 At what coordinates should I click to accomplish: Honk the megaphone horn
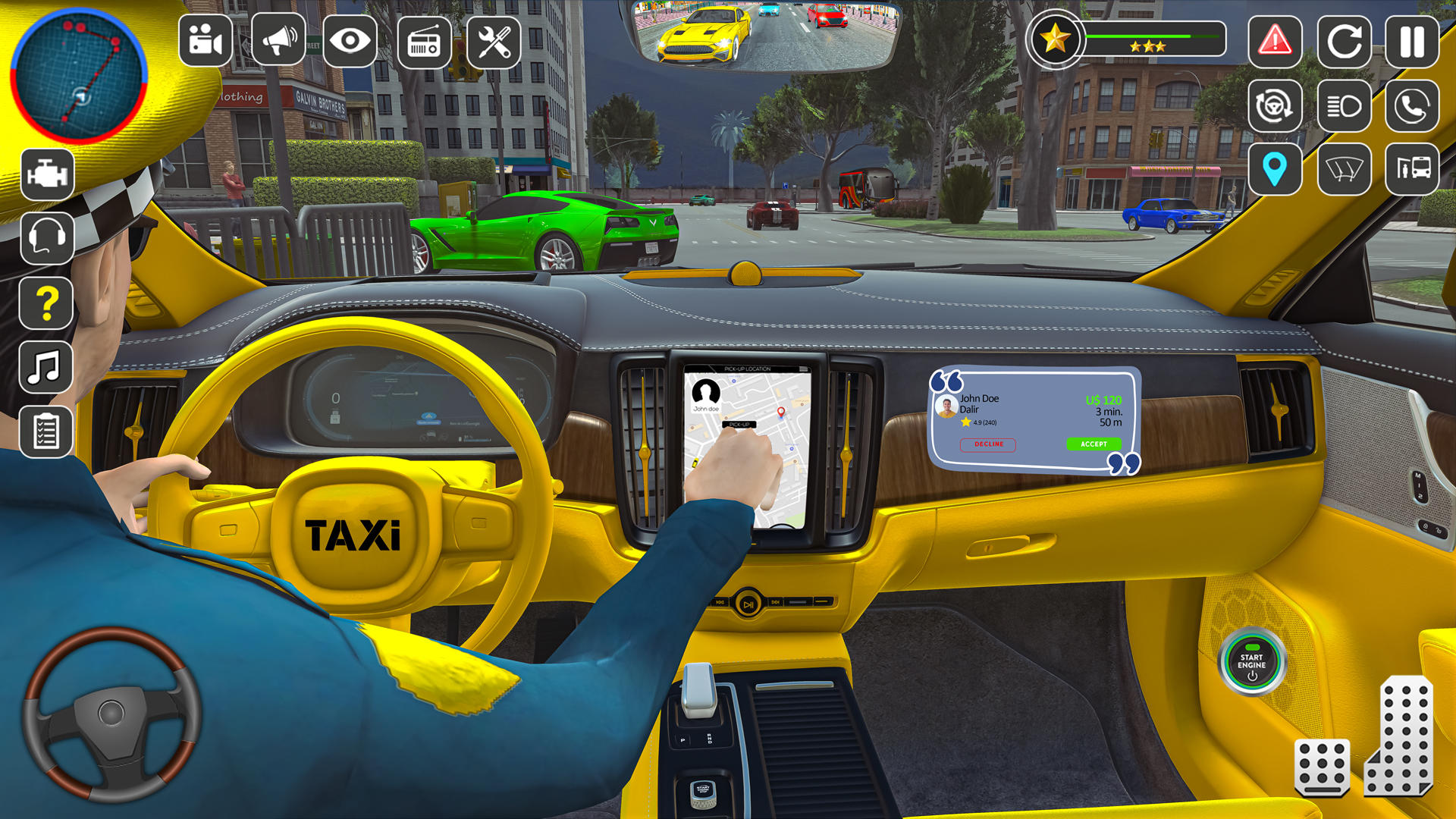[276, 40]
